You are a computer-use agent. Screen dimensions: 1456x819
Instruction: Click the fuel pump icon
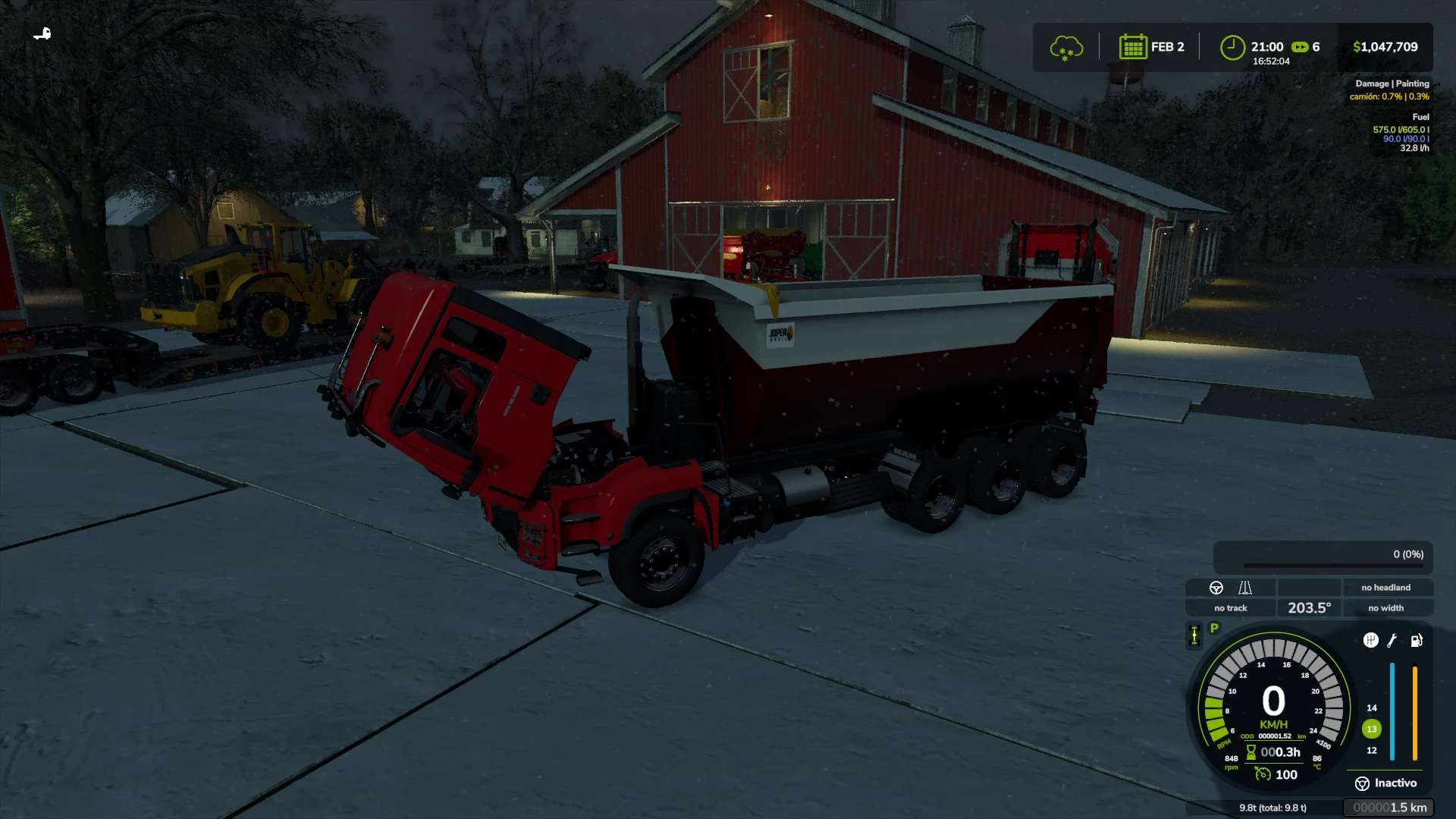tap(1416, 641)
